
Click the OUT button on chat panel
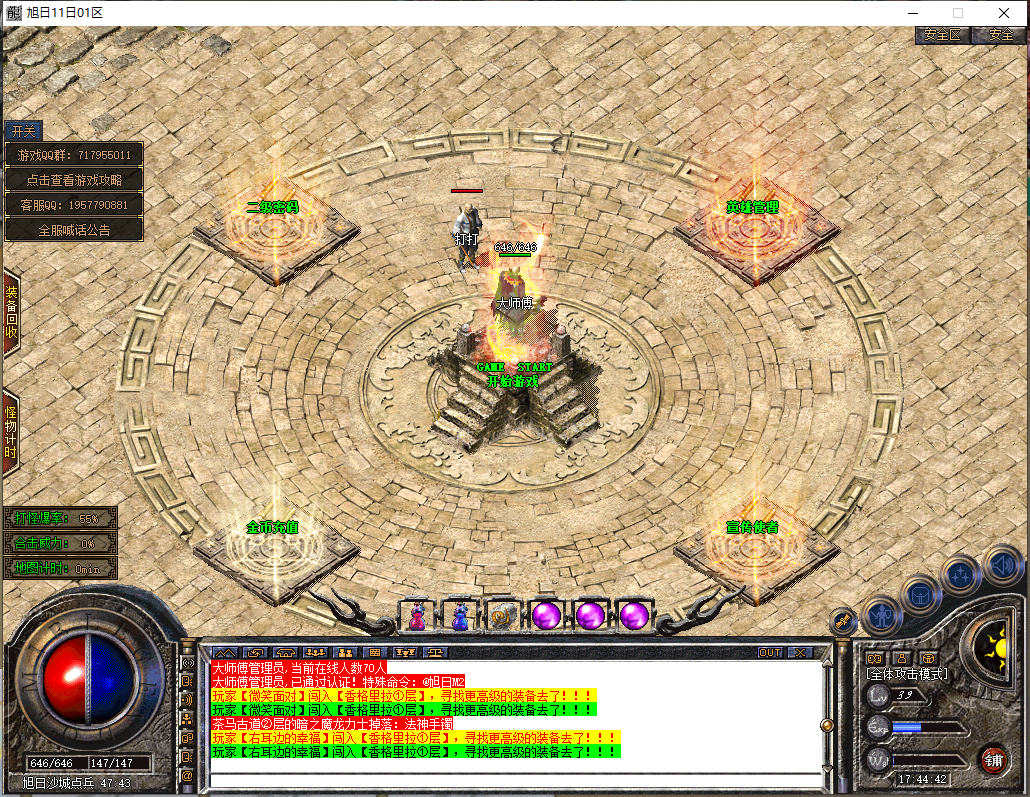coord(769,652)
